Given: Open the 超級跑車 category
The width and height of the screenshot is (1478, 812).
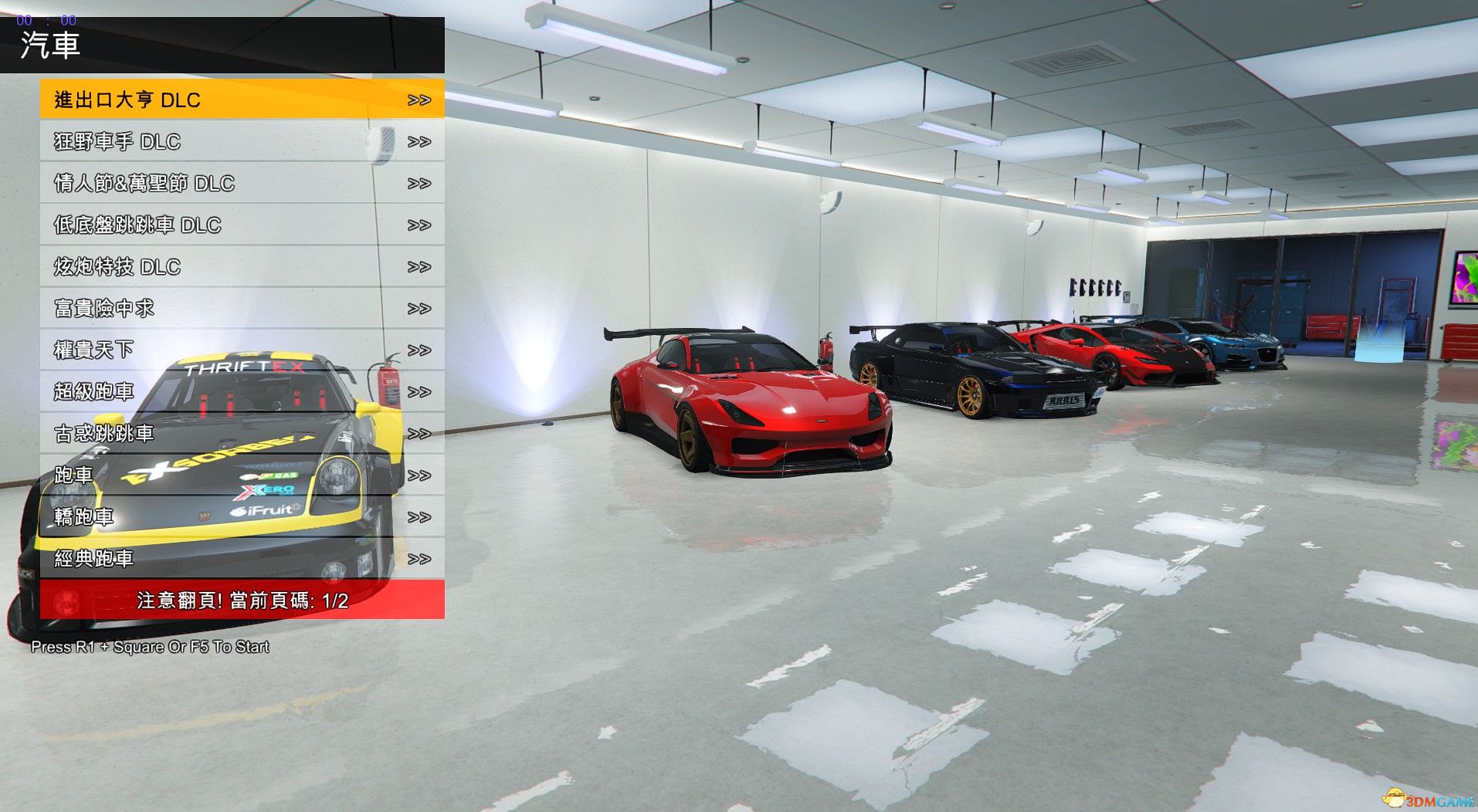Looking at the screenshot, I should click(242, 391).
